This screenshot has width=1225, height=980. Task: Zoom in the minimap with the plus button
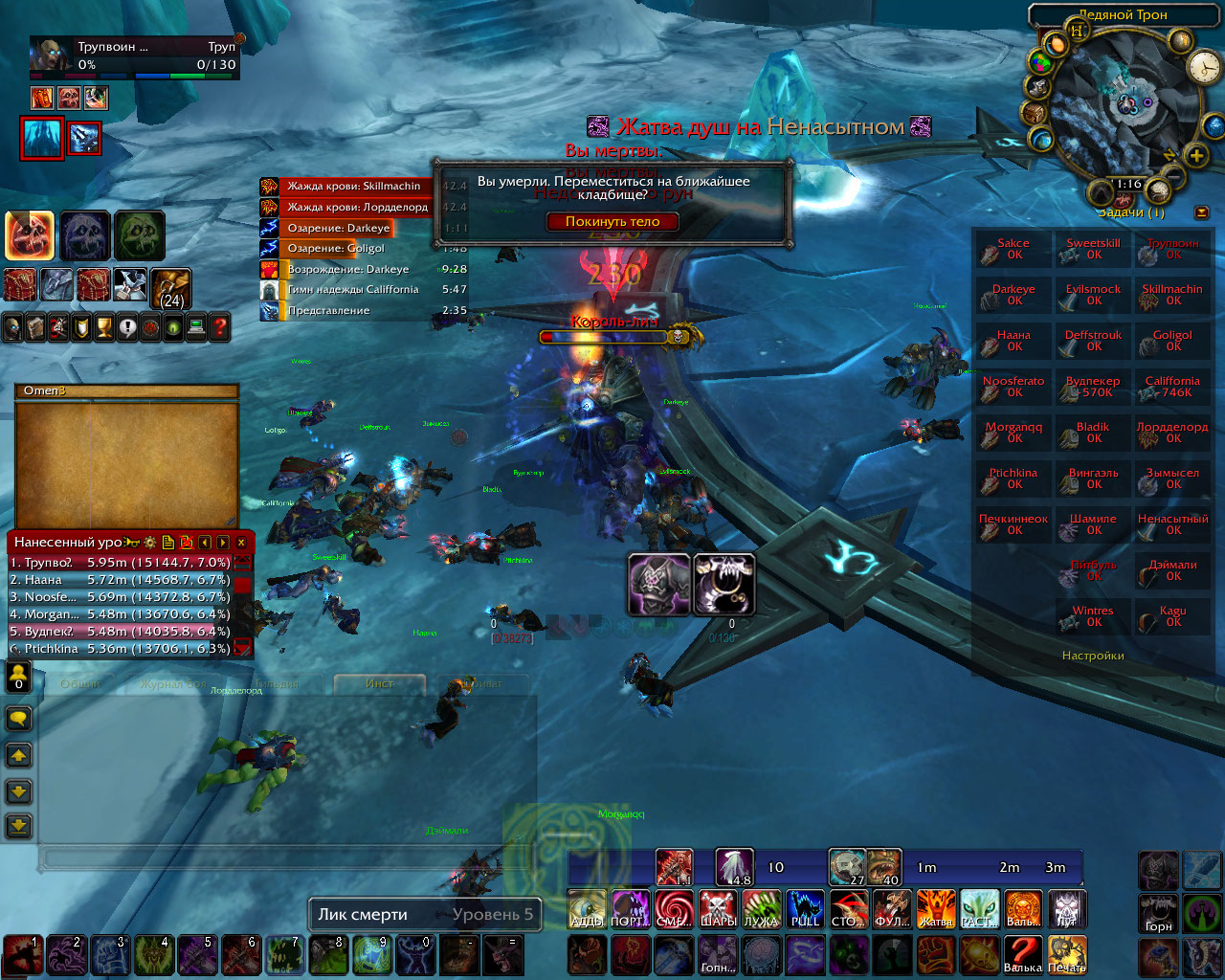(1195, 155)
